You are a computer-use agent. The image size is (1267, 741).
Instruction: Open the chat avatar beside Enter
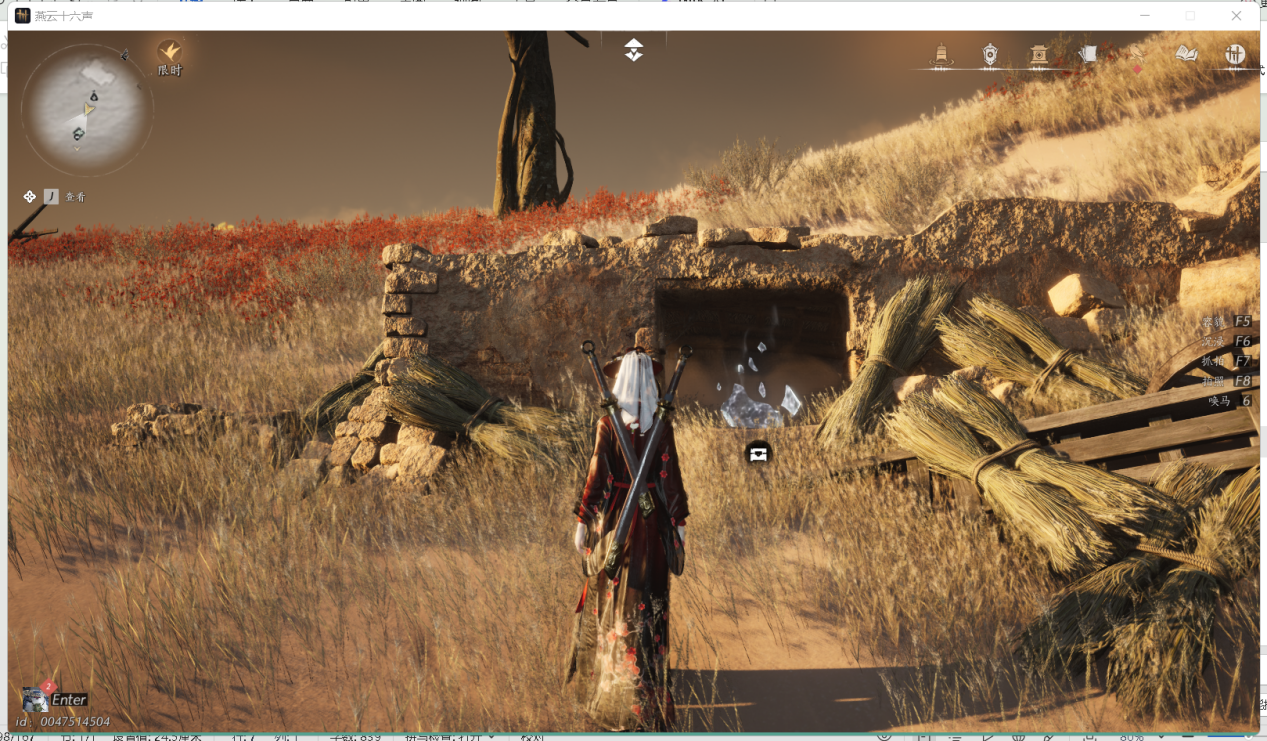pos(35,699)
